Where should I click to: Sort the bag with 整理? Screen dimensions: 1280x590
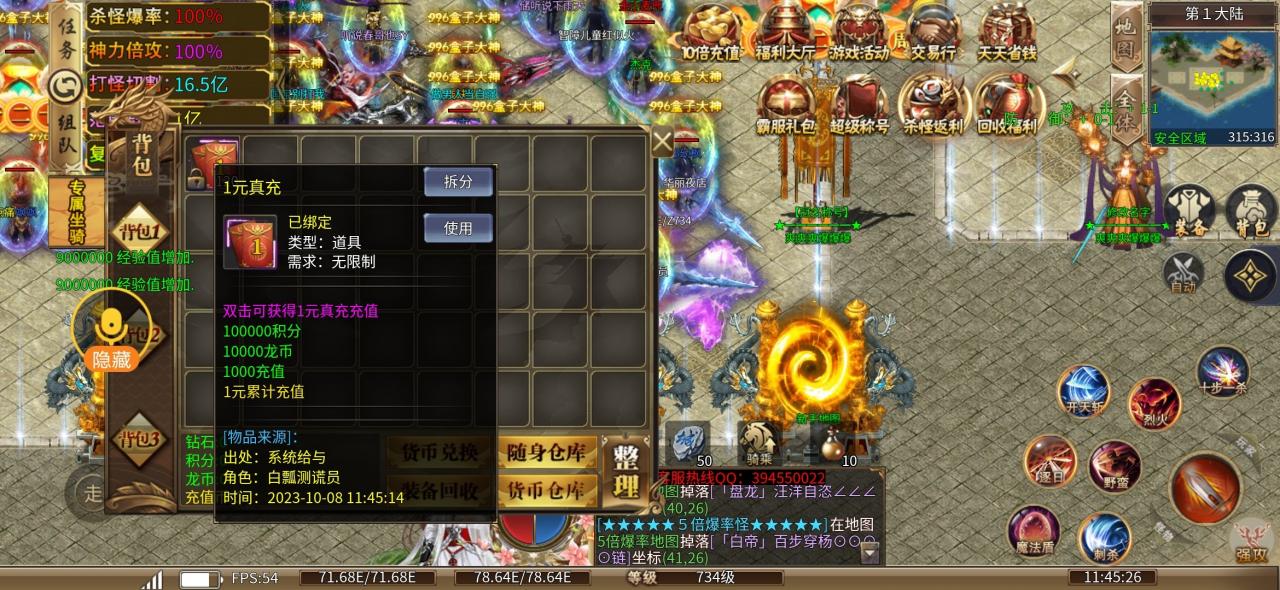[x=627, y=473]
